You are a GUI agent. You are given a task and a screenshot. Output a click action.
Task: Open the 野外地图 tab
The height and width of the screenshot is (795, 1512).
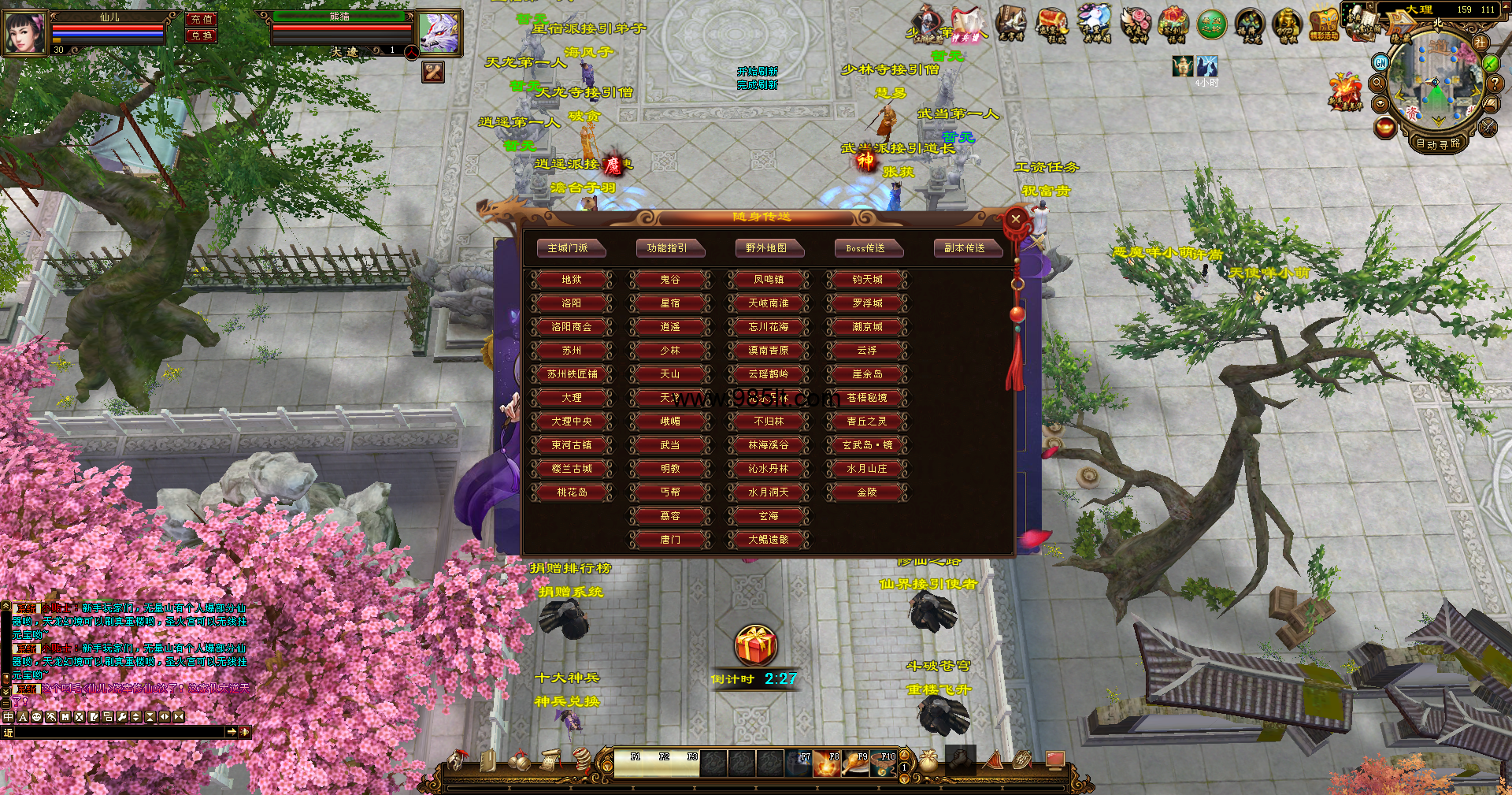pyautogui.click(x=766, y=248)
